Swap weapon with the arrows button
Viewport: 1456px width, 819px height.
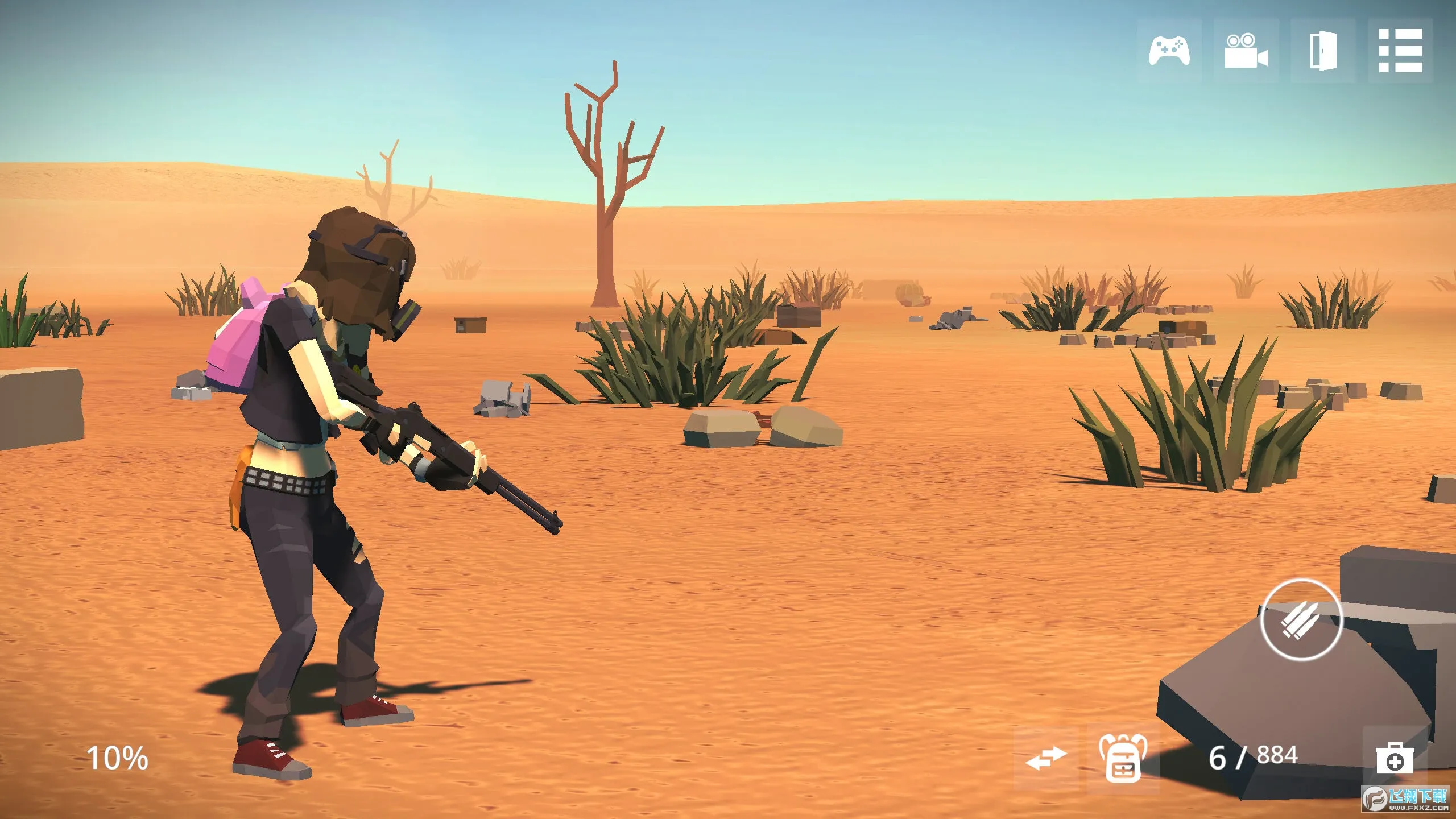(1046, 758)
